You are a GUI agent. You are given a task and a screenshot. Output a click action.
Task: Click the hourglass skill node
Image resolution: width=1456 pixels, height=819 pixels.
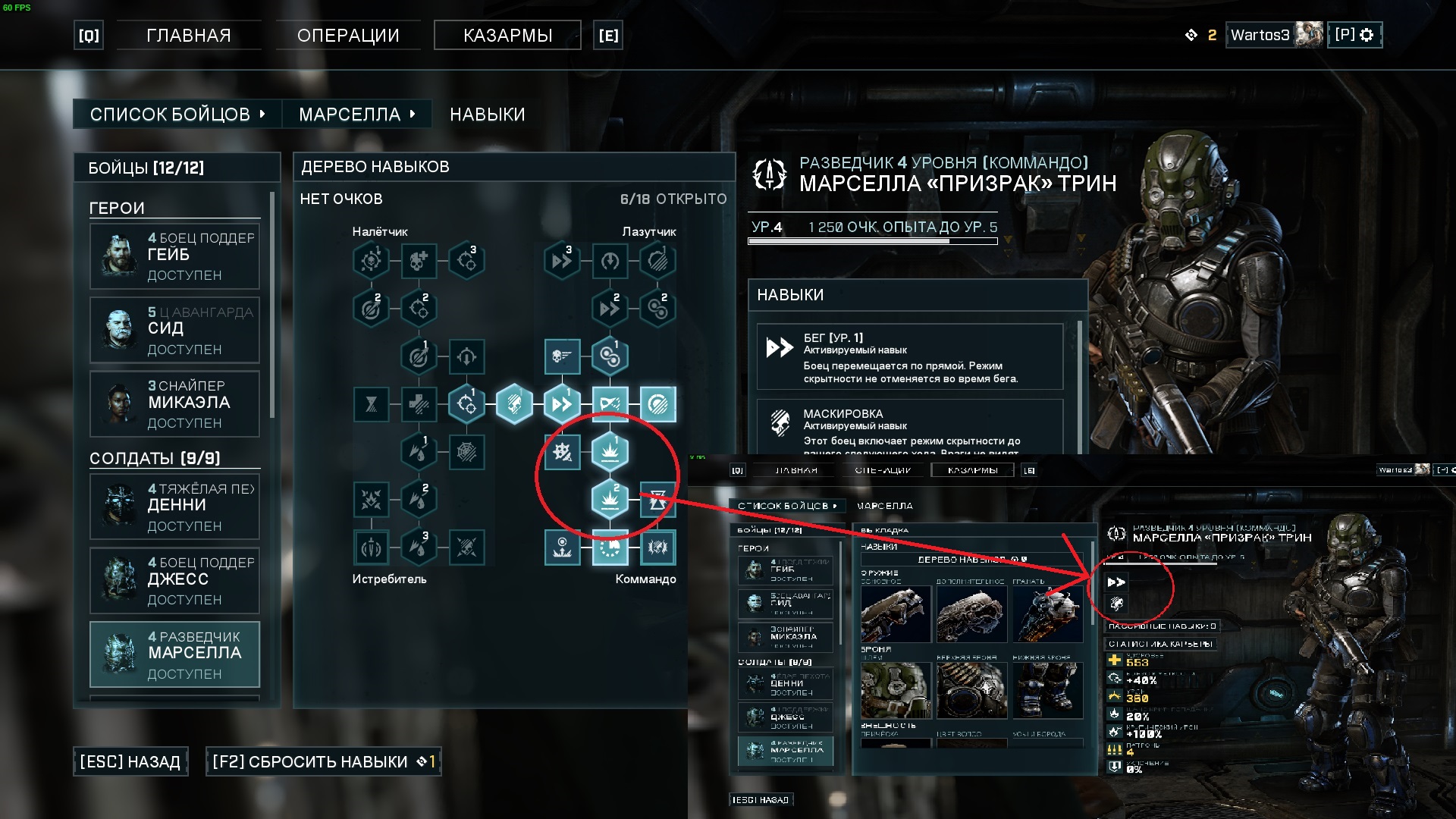(x=371, y=404)
